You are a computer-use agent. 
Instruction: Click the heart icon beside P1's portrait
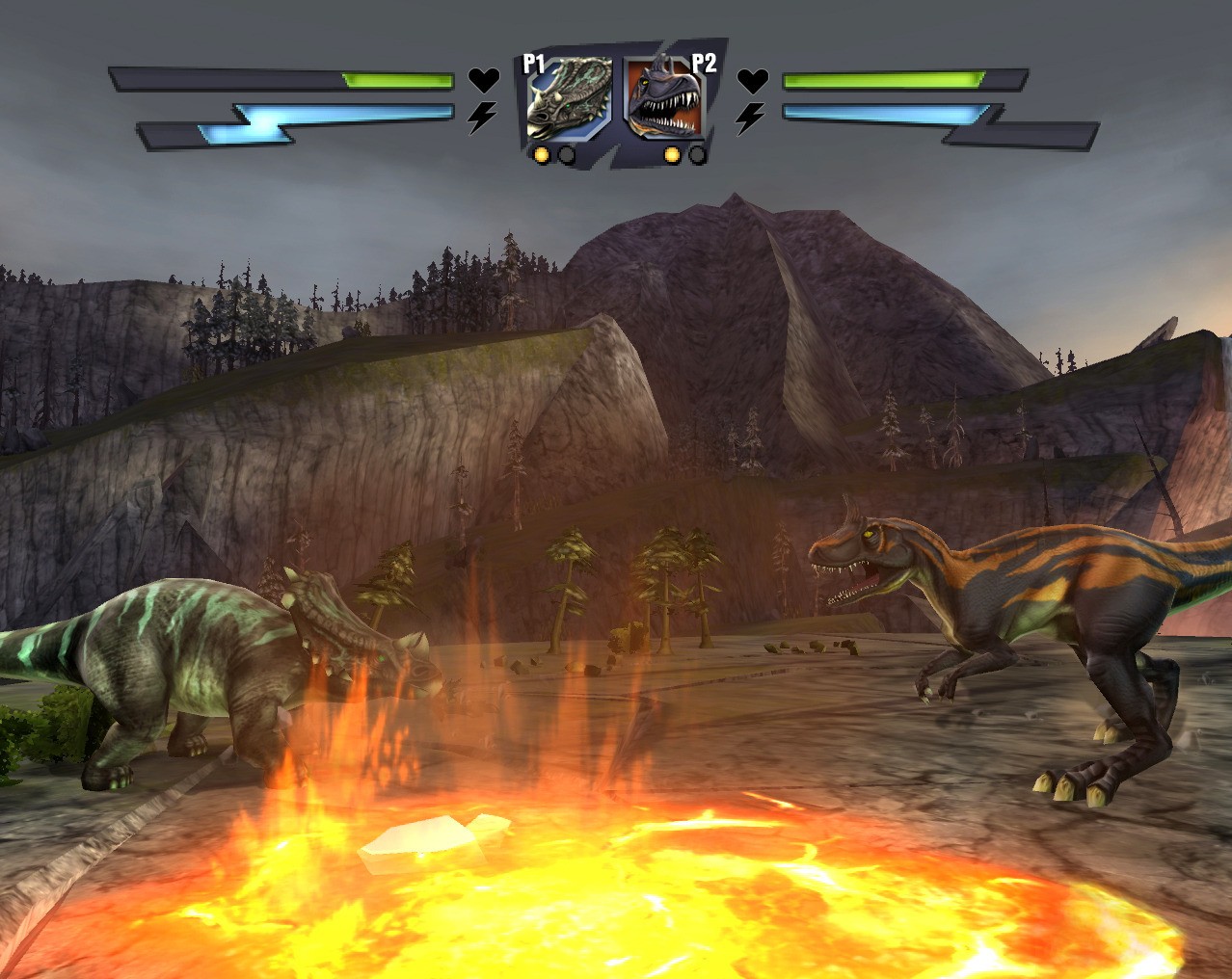[483, 80]
